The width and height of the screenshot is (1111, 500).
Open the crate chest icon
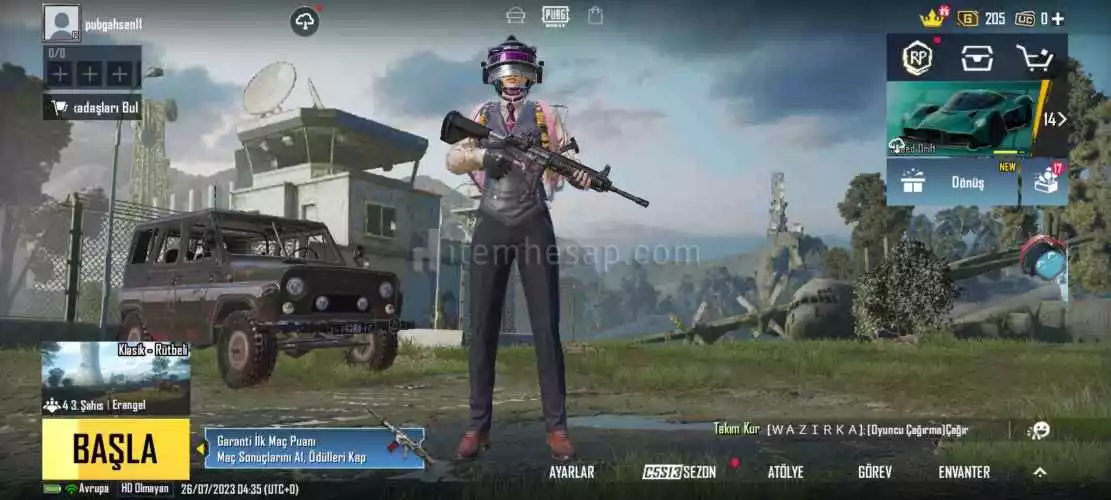(977, 58)
